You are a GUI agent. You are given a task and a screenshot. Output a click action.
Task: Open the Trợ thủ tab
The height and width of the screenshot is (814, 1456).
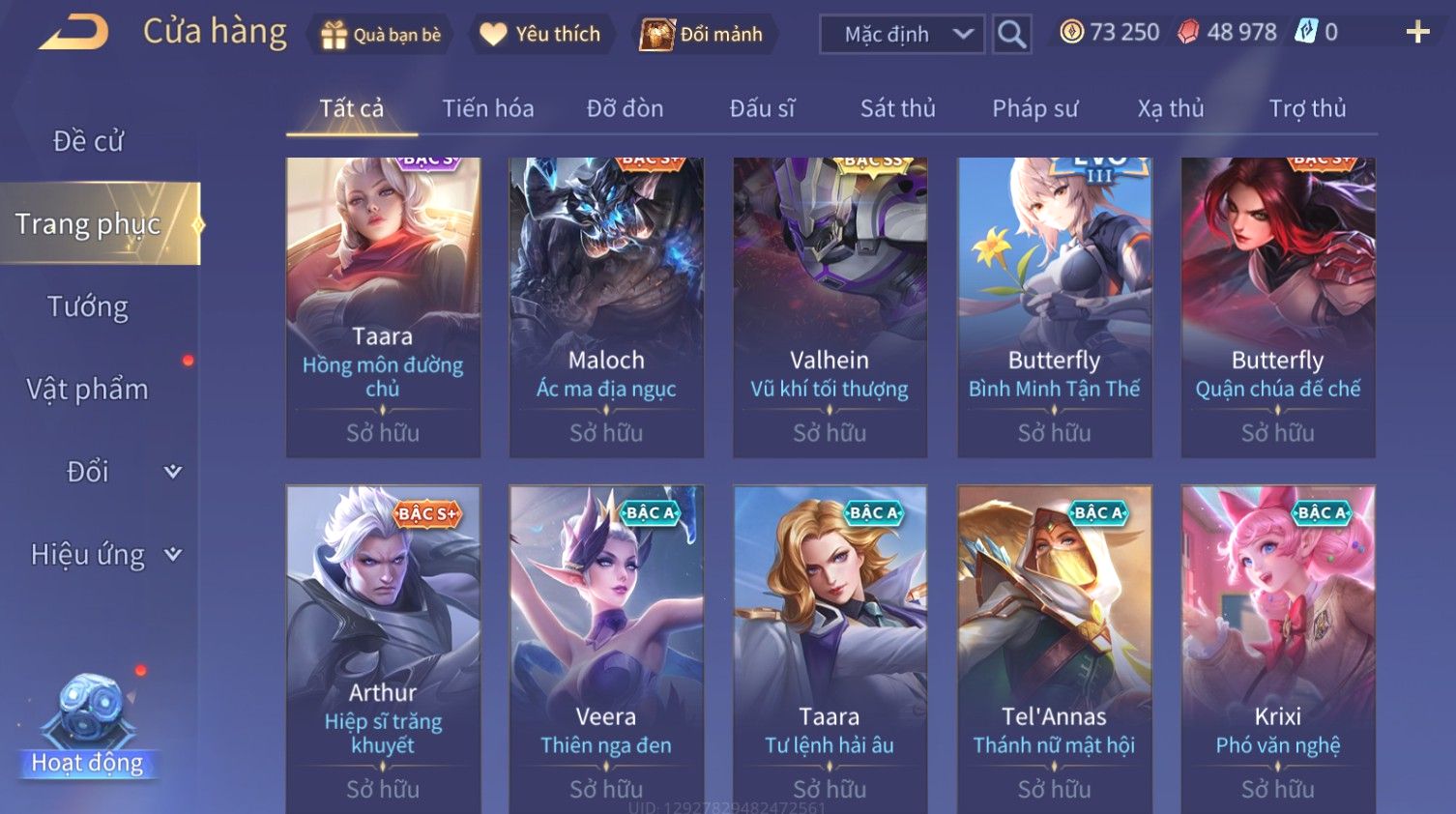1307,108
